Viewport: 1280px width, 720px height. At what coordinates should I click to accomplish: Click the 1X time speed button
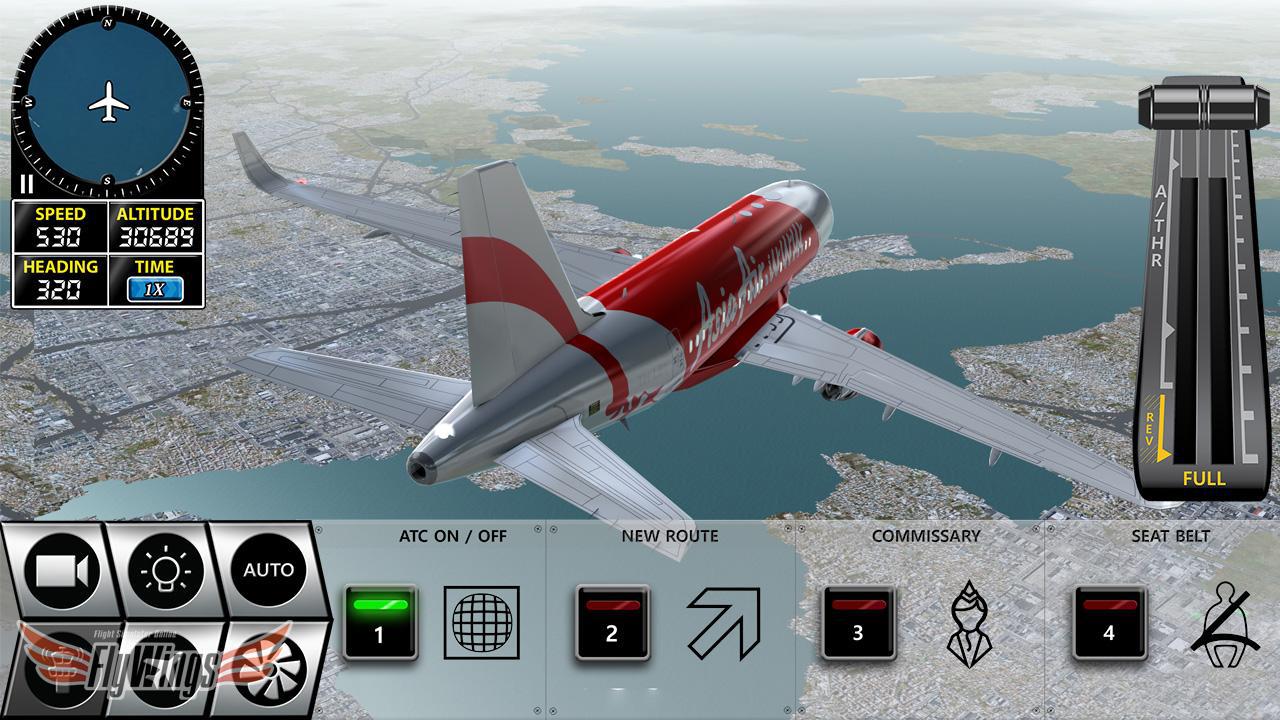[154, 289]
